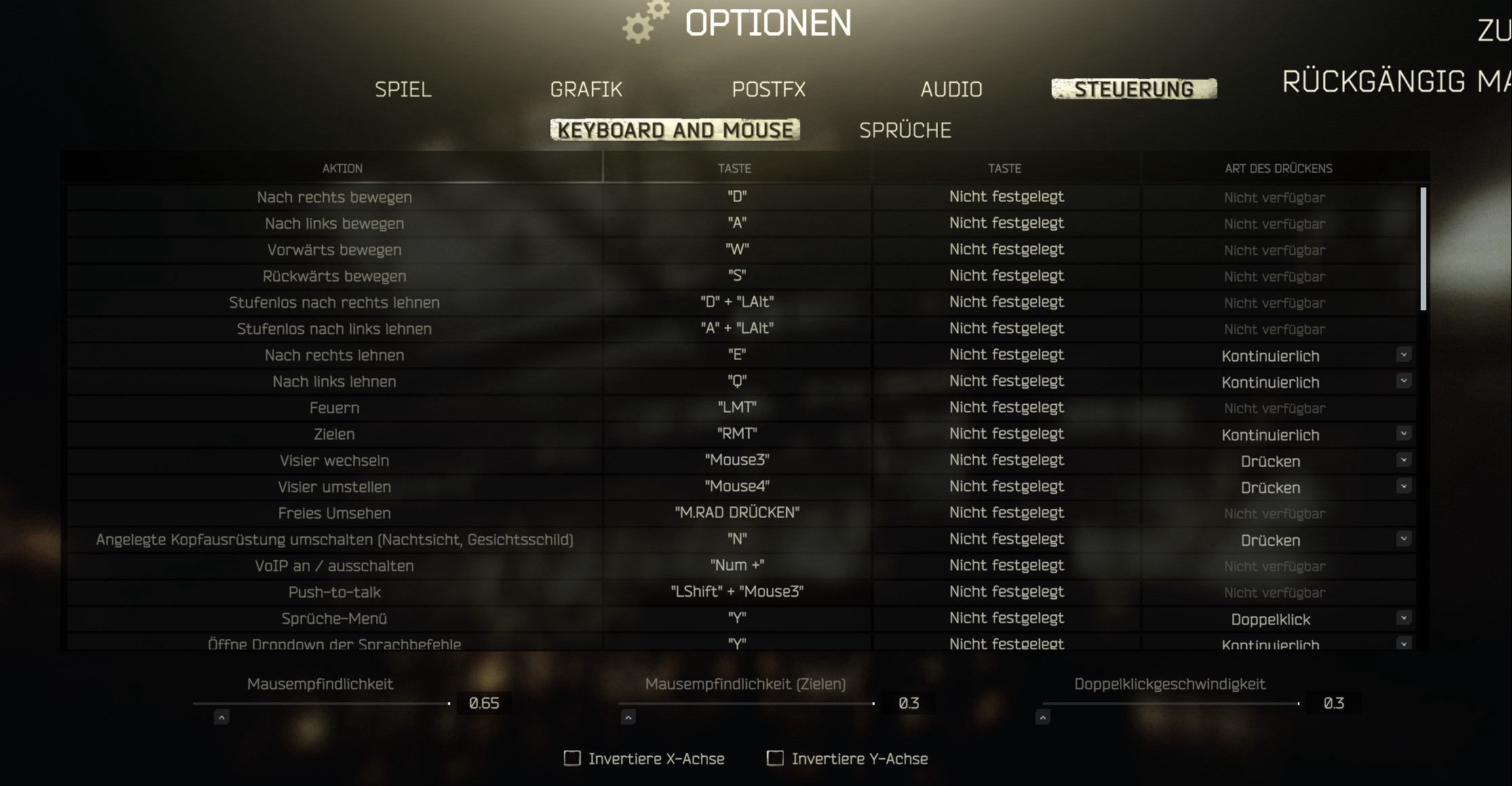Viewport: 1512px width, 786px height.
Task: Click the RÜCKGÄNGIG MACHEN button
Action: (1396, 82)
